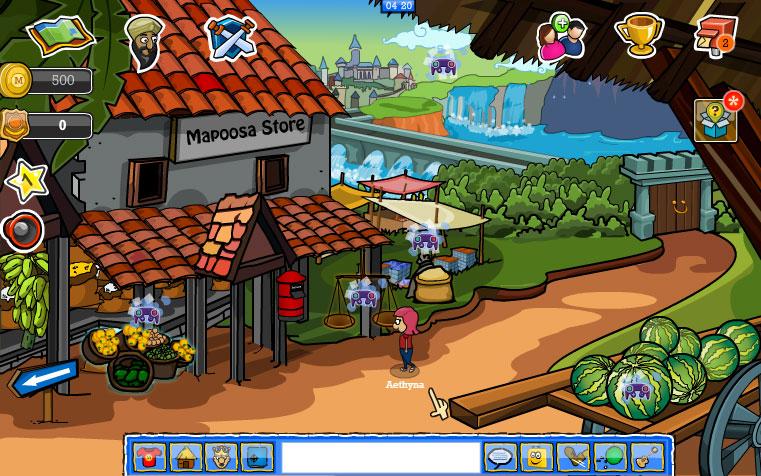Select the orange badge icon

(15, 126)
